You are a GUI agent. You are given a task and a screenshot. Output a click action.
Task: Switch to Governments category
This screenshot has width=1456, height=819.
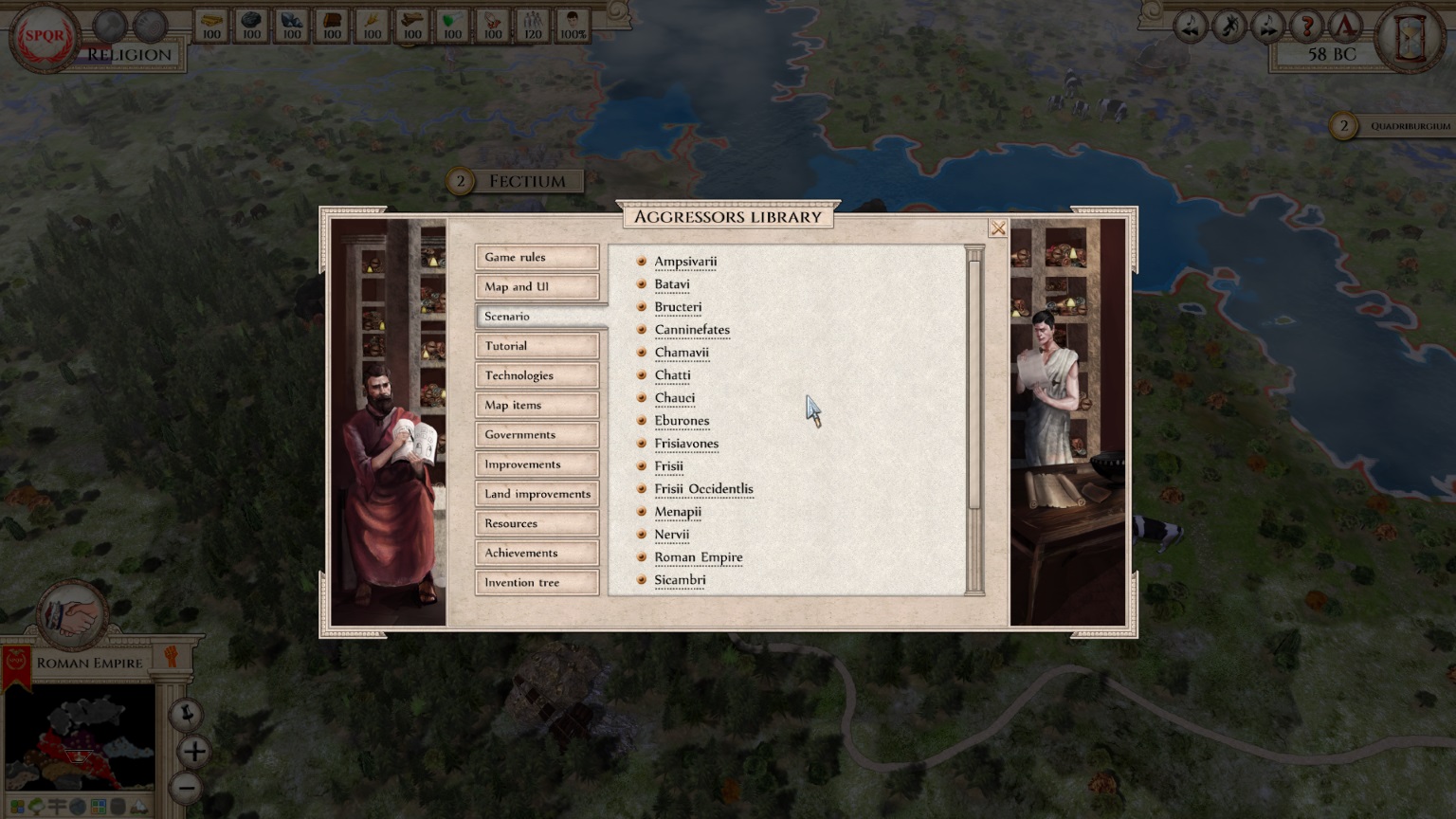(x=537, y=434)
